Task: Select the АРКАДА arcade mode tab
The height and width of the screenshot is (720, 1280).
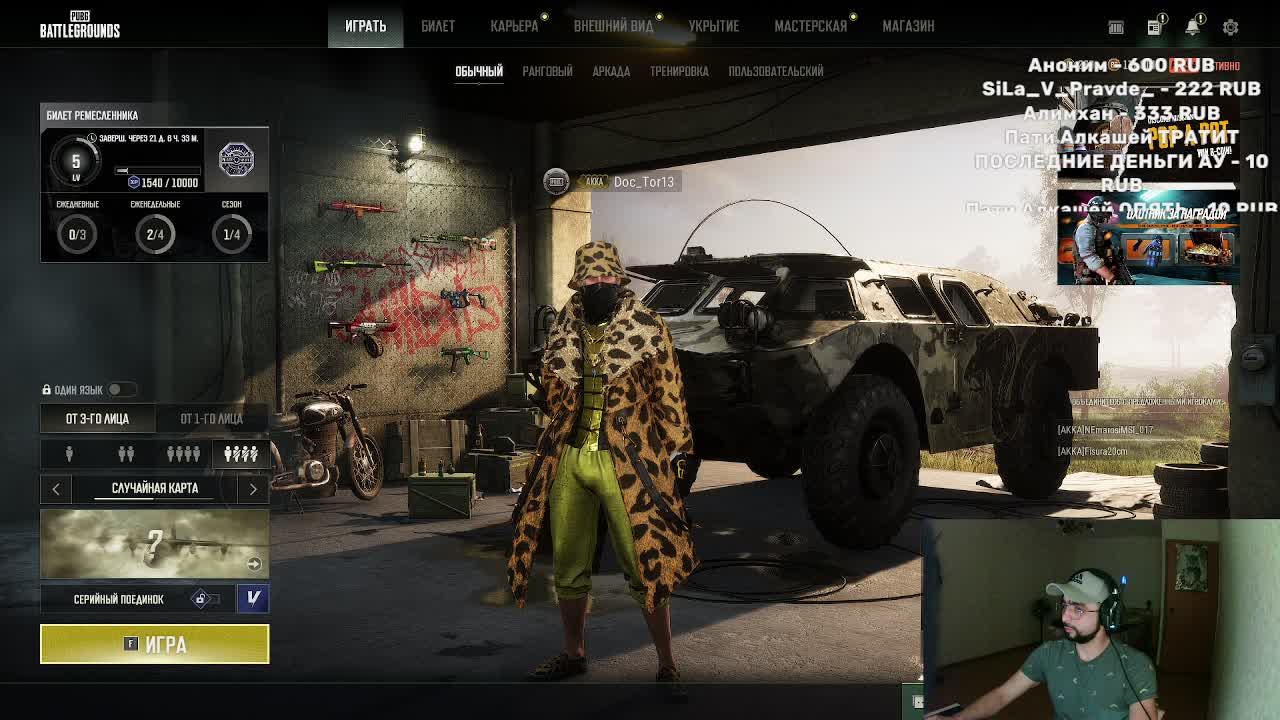Action: pos(611,71)
